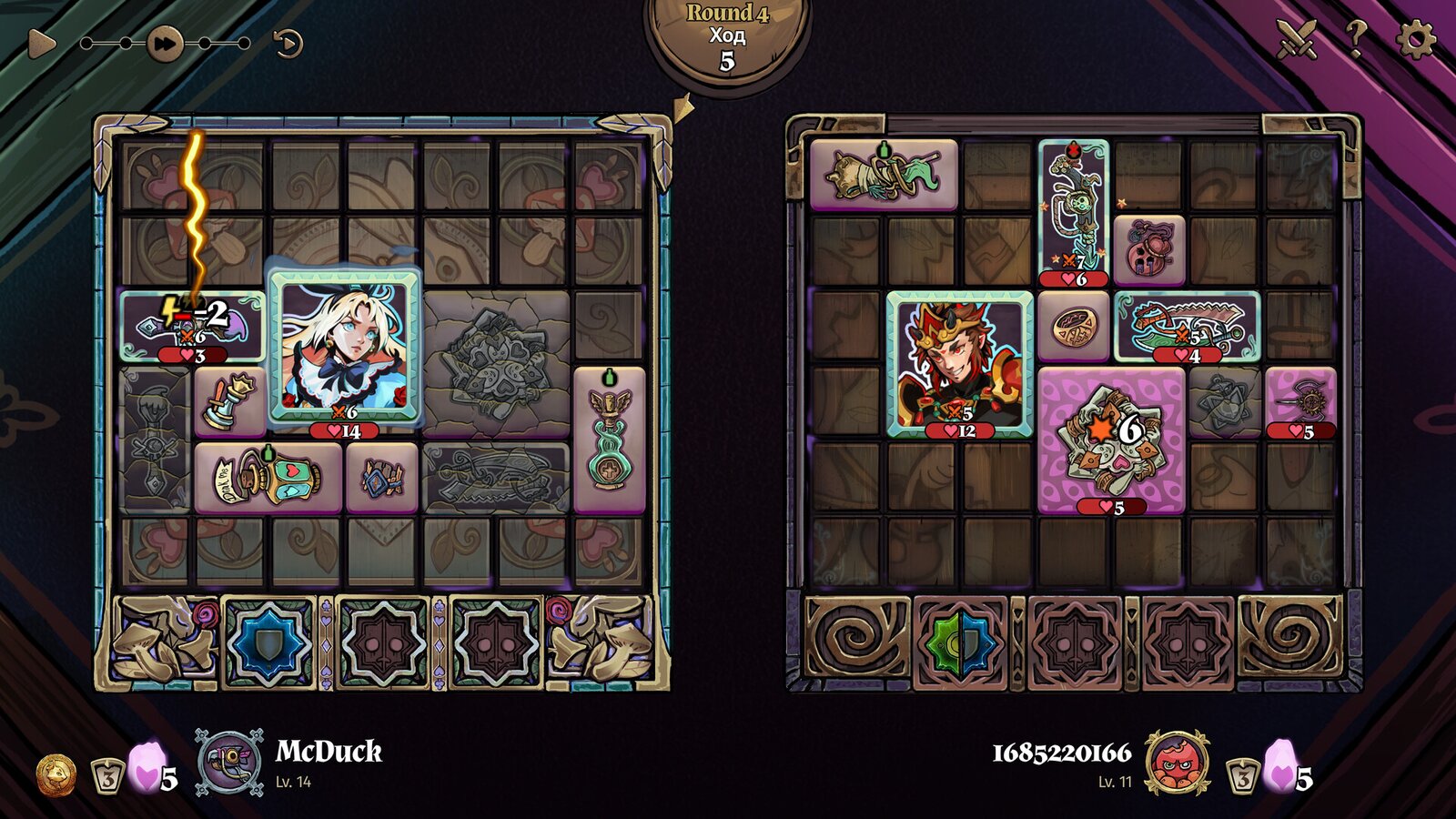The image size is (1456, 819).
Task: Activate the blue shield slot on left board
Action: (x=268, y=643)
